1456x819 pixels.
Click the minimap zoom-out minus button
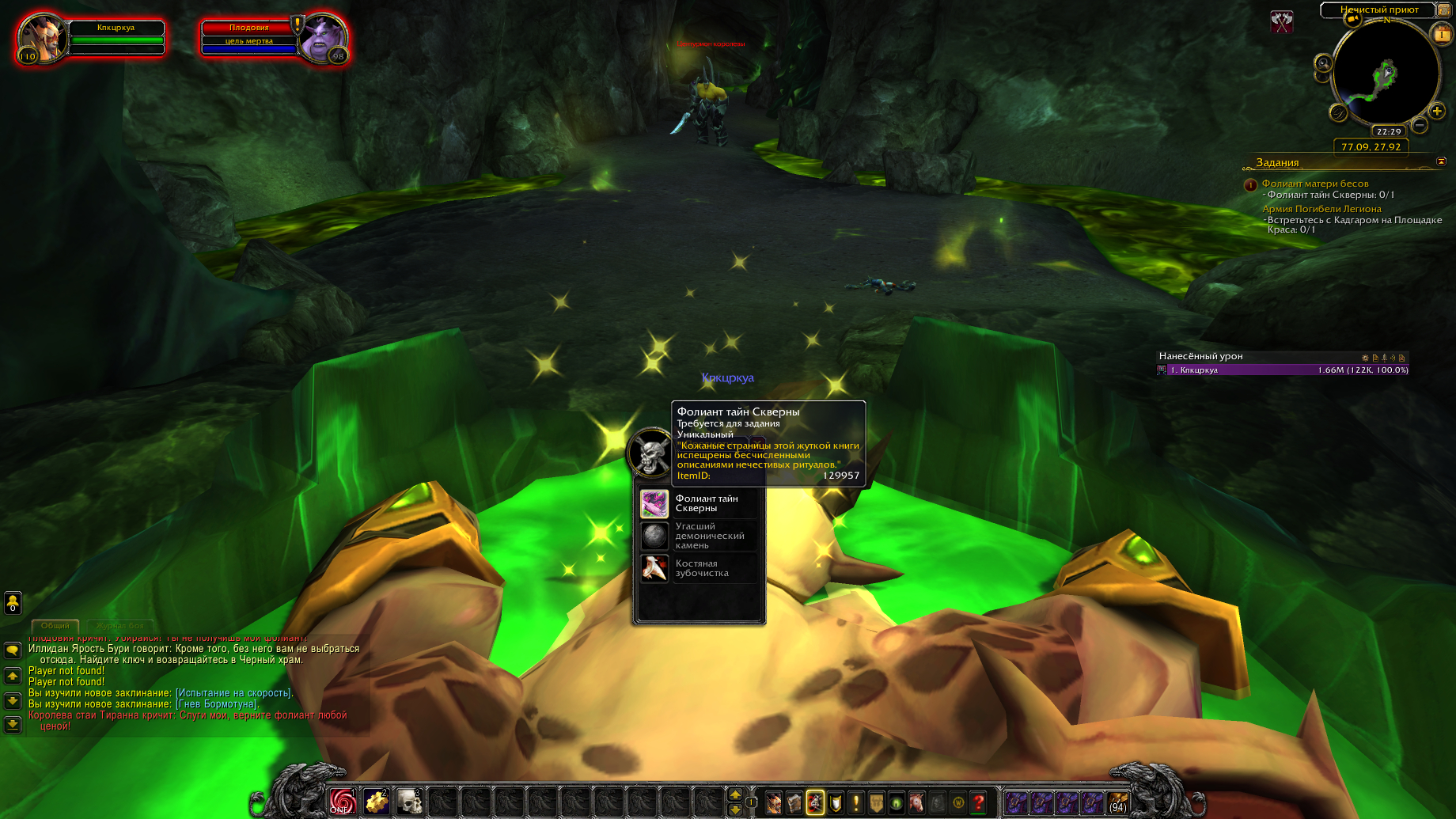click(x=1420, y=125)
